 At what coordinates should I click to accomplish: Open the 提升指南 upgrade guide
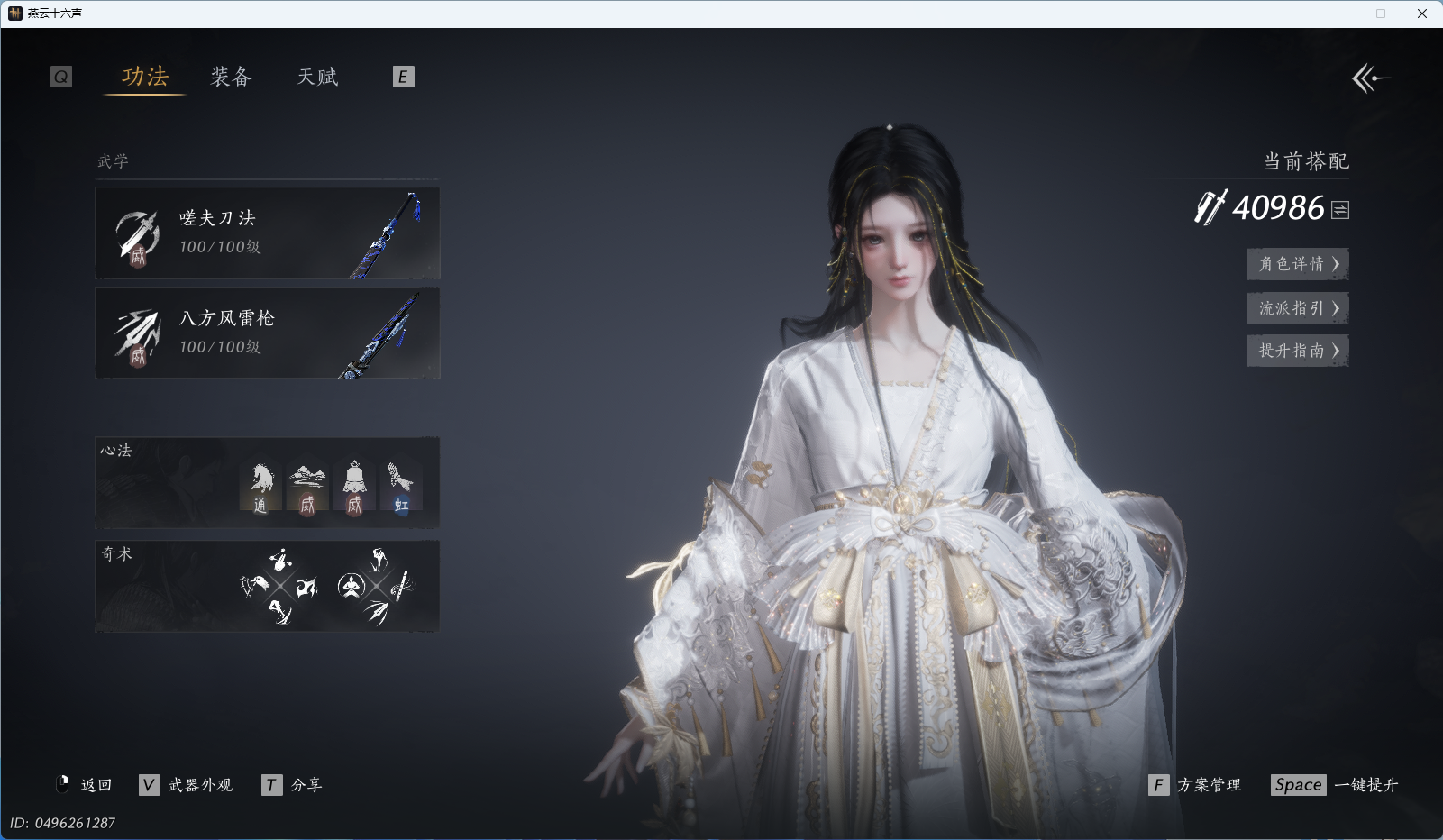pyautogui.click(x=1297, y=351)
